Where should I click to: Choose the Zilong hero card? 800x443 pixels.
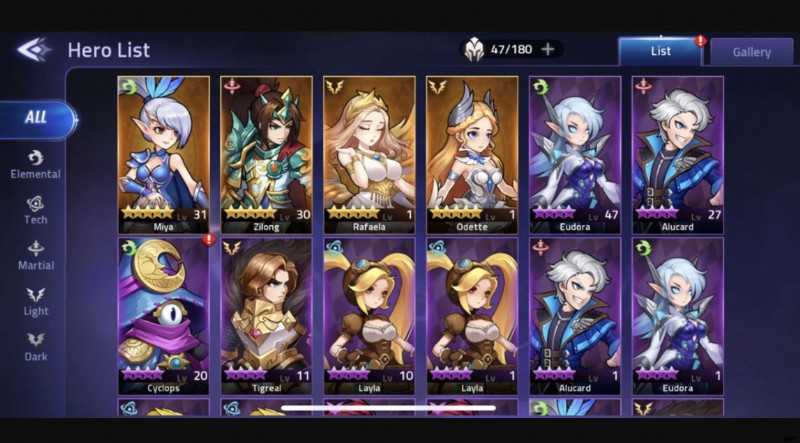(x=266, y=153)
